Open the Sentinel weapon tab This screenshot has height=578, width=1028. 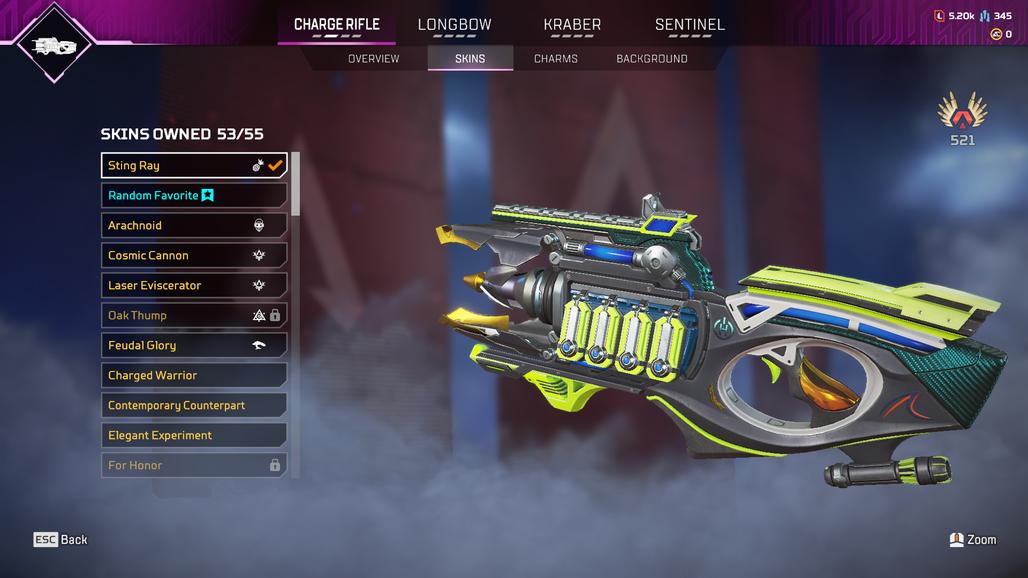[x=689, y=24]
